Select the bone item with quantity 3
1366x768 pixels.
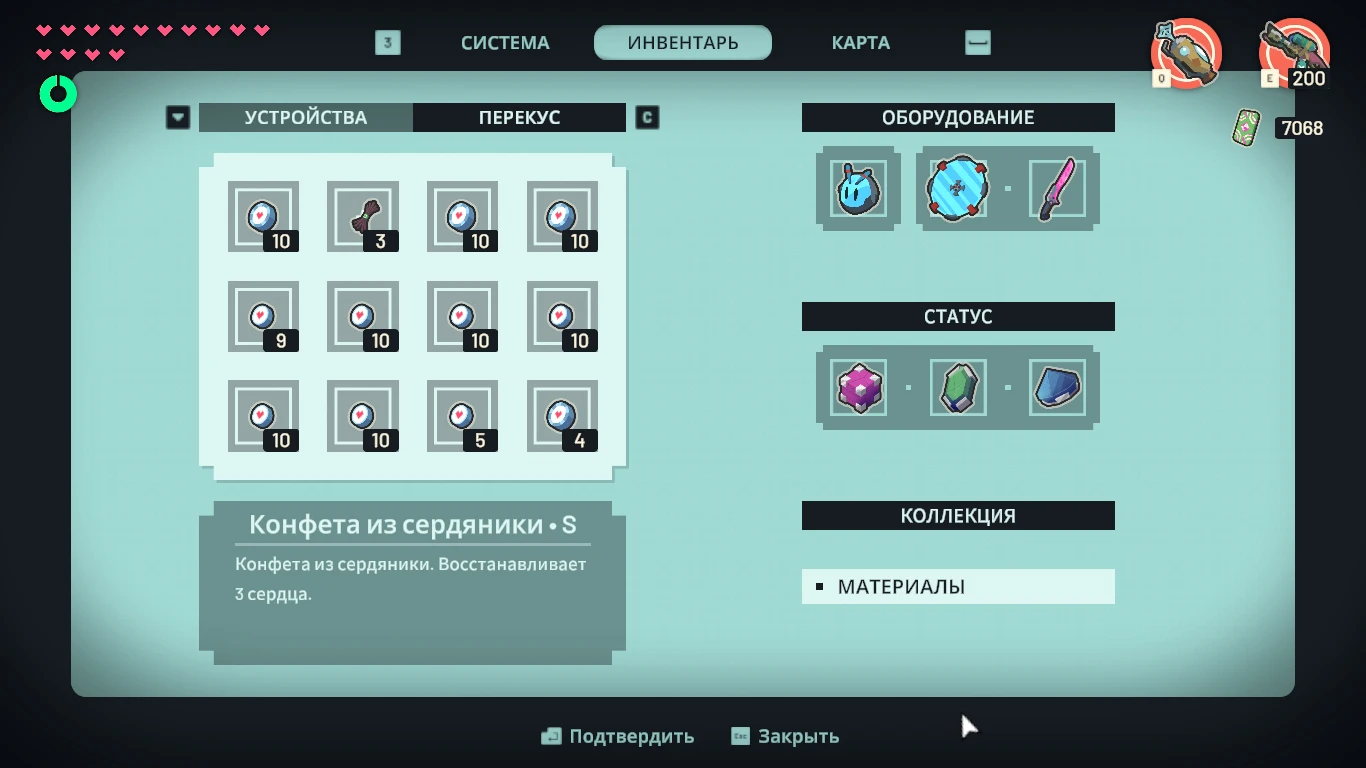[362, 216]
